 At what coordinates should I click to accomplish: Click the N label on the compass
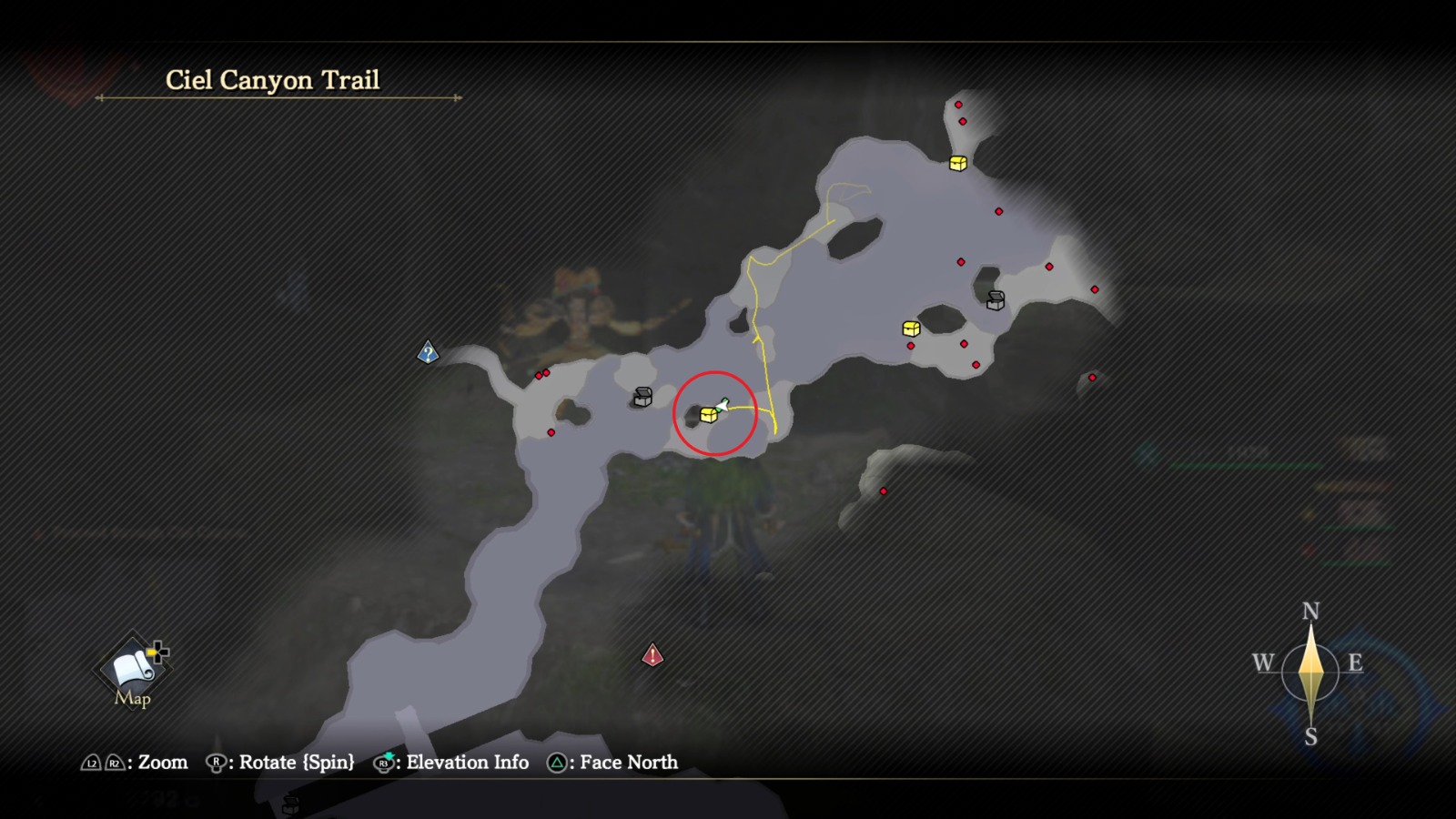click(x=1310, y=612)
